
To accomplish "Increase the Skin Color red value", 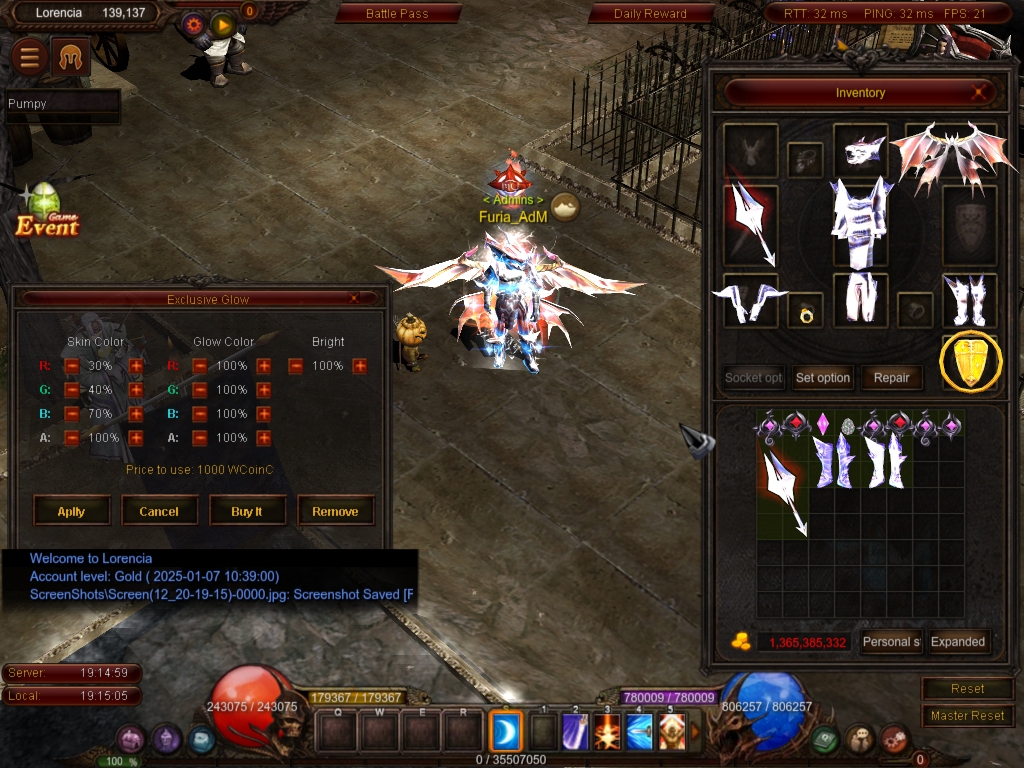I will [136, 366].
